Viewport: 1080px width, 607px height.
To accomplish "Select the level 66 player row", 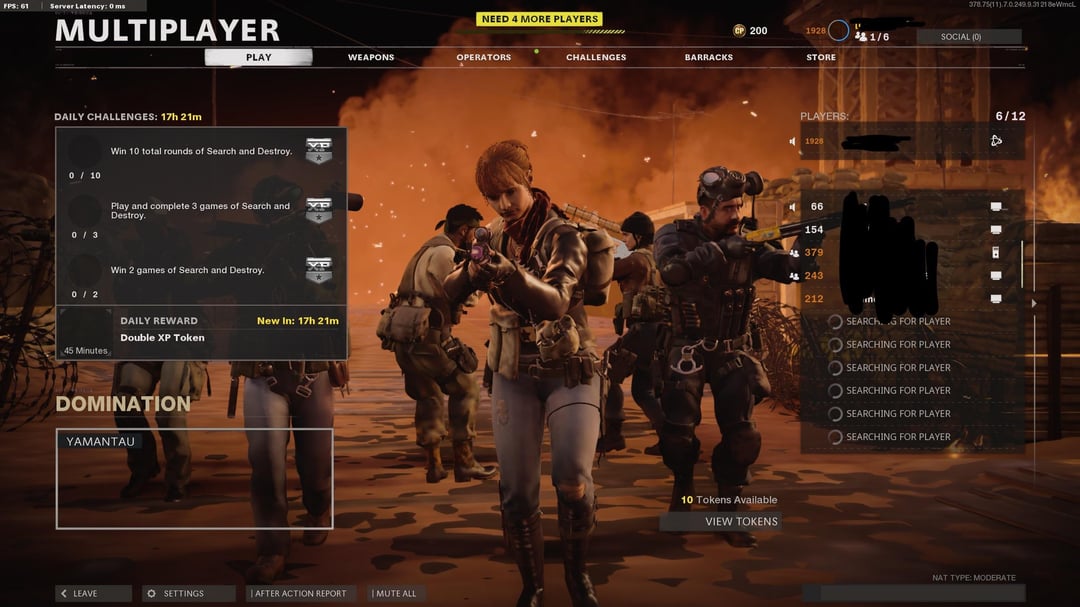I will tap(910, 207).
